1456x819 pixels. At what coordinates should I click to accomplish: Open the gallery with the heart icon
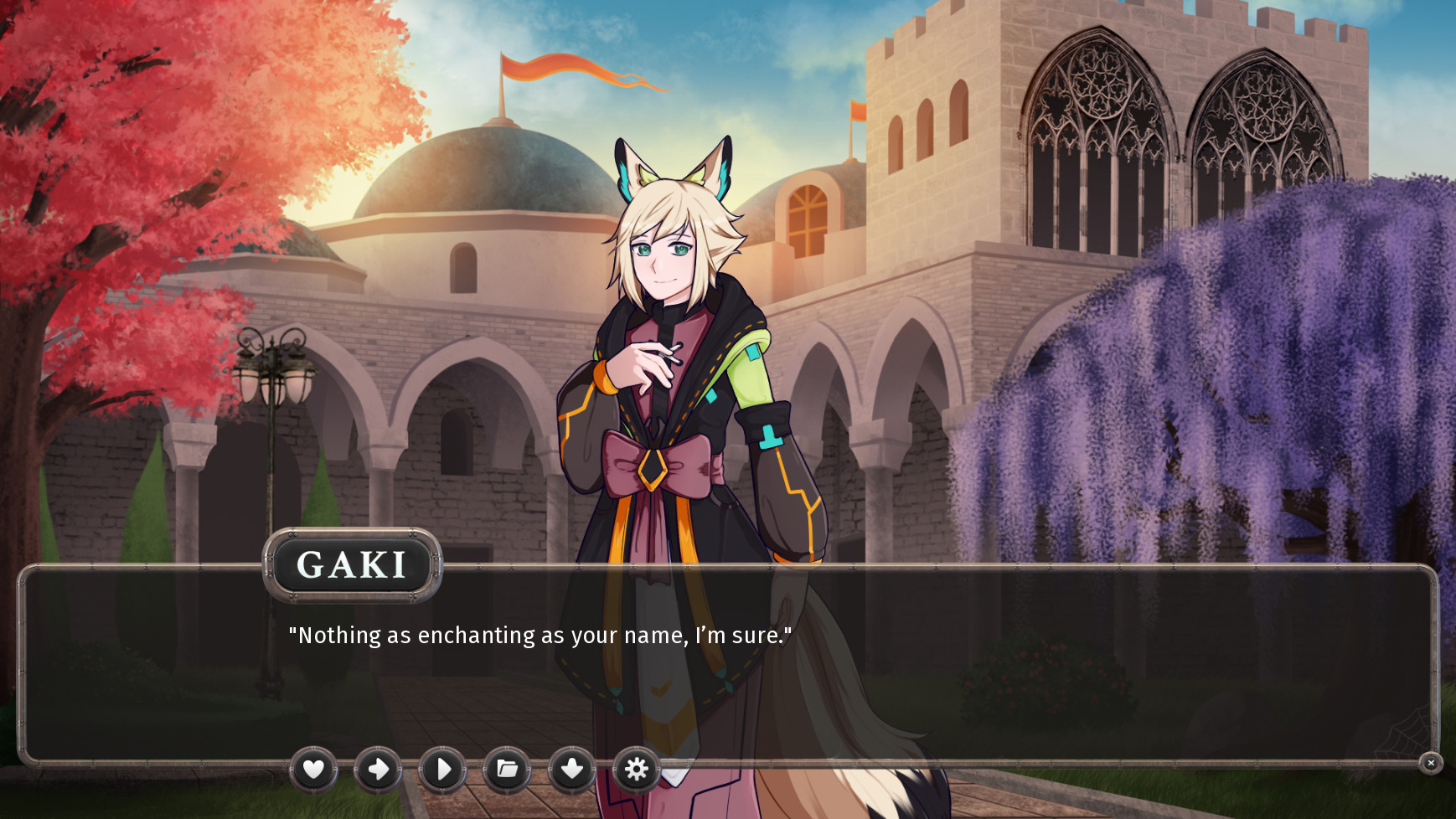click(314, 768)
